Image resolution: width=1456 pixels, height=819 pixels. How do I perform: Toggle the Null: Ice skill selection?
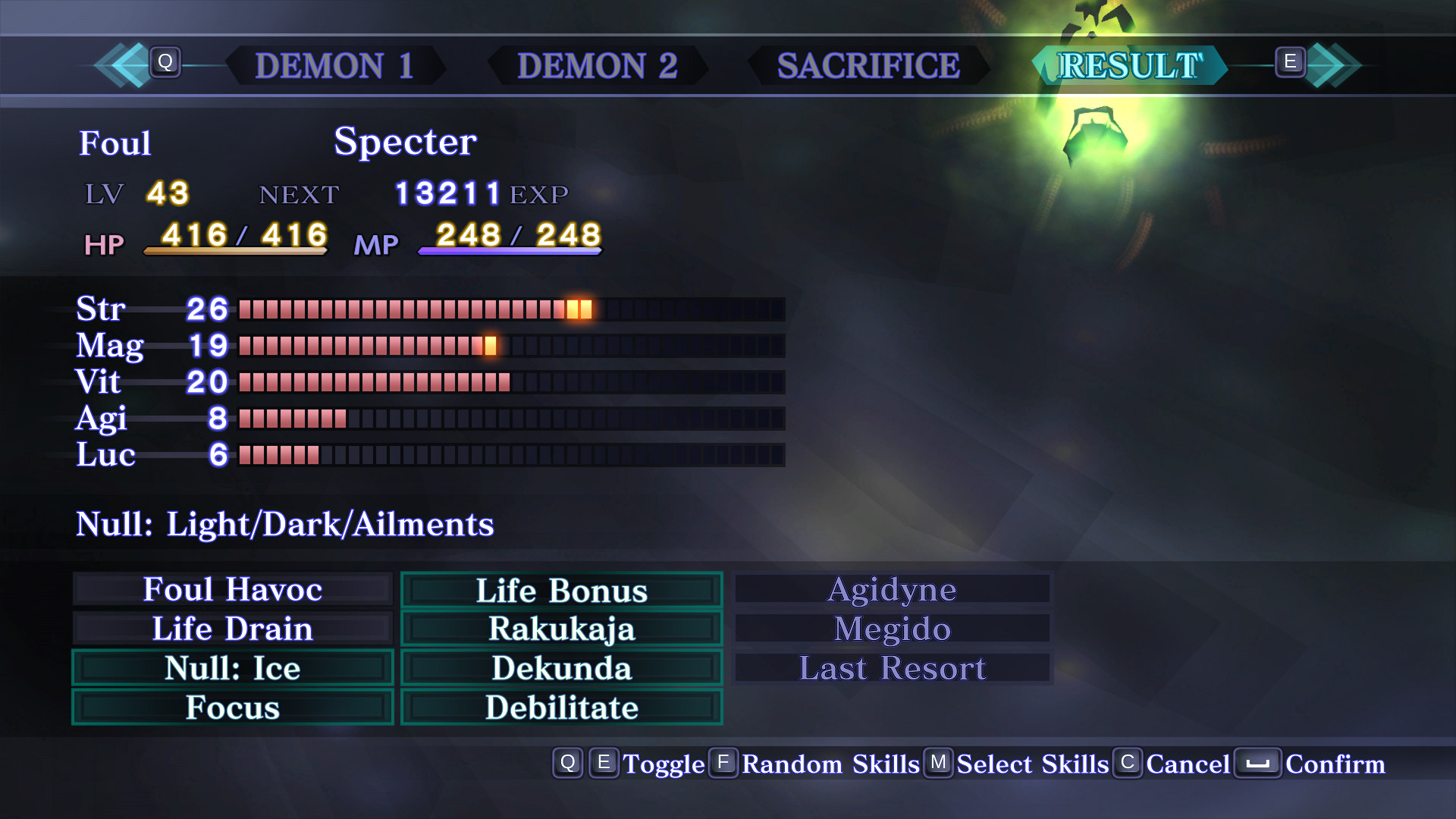click(x=232, y=668)
